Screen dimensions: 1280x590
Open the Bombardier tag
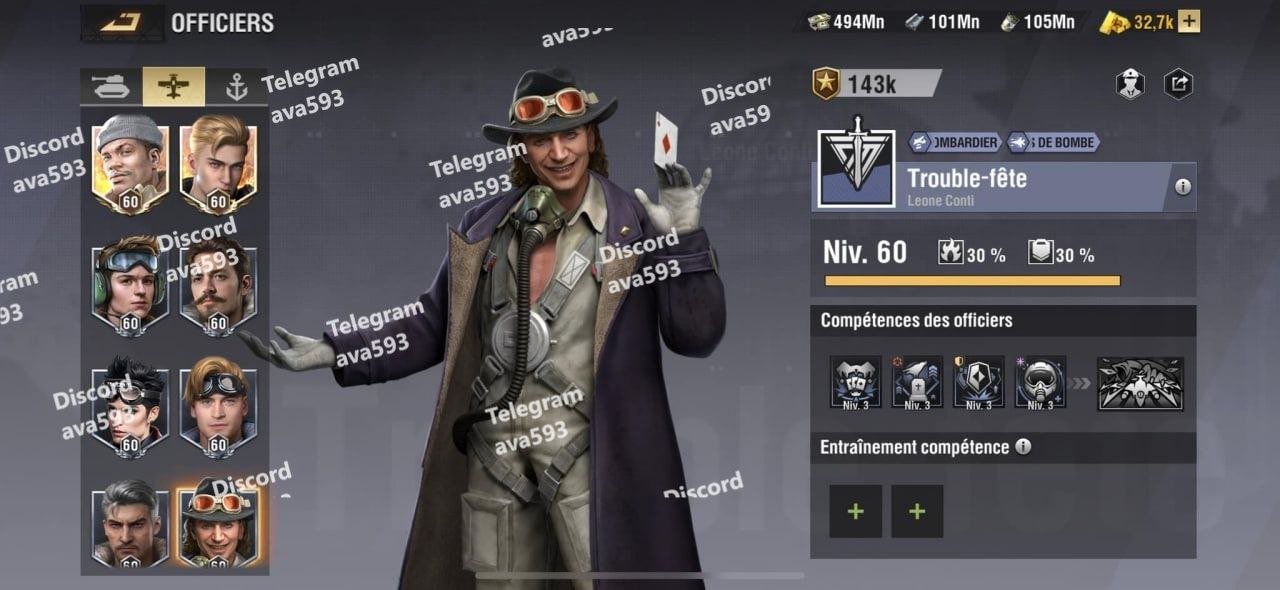point(954,143)
